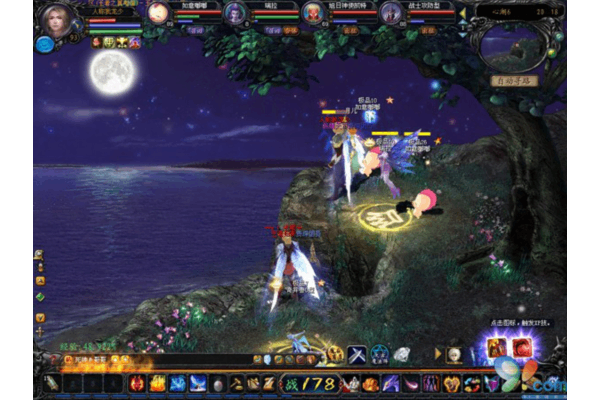Click the hexagonal emblem next to crossed swords
Image resolution: width=600 pixels, height=400 pixels.
click(379, 354)
